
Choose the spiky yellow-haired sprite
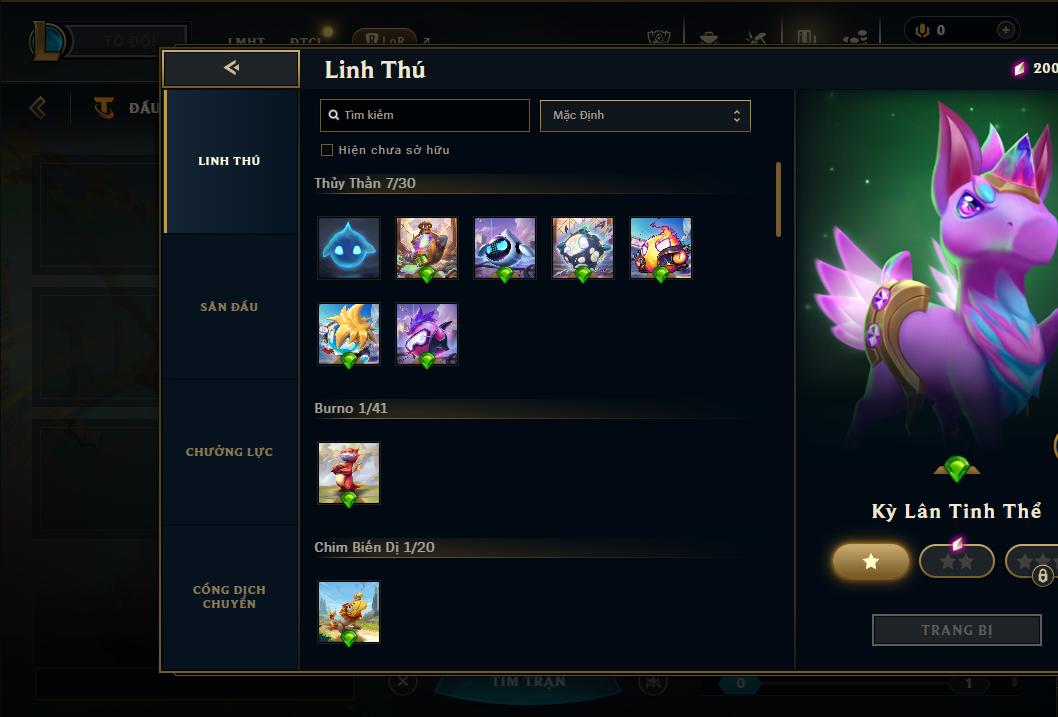click(x=349, y=334)
